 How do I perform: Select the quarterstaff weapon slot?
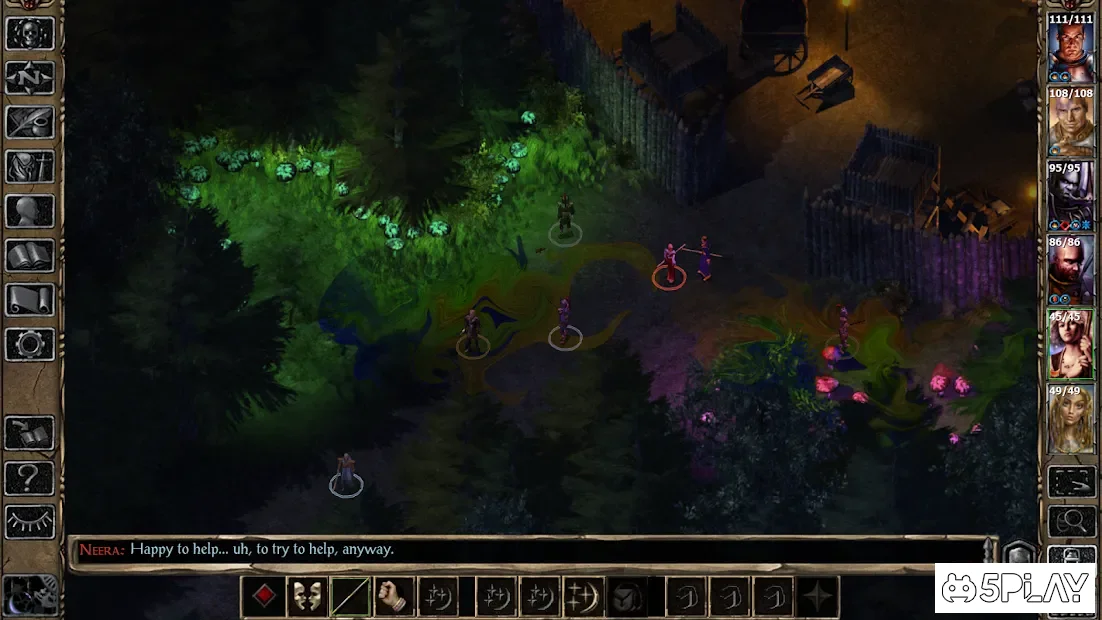click(x=351, y=597)
